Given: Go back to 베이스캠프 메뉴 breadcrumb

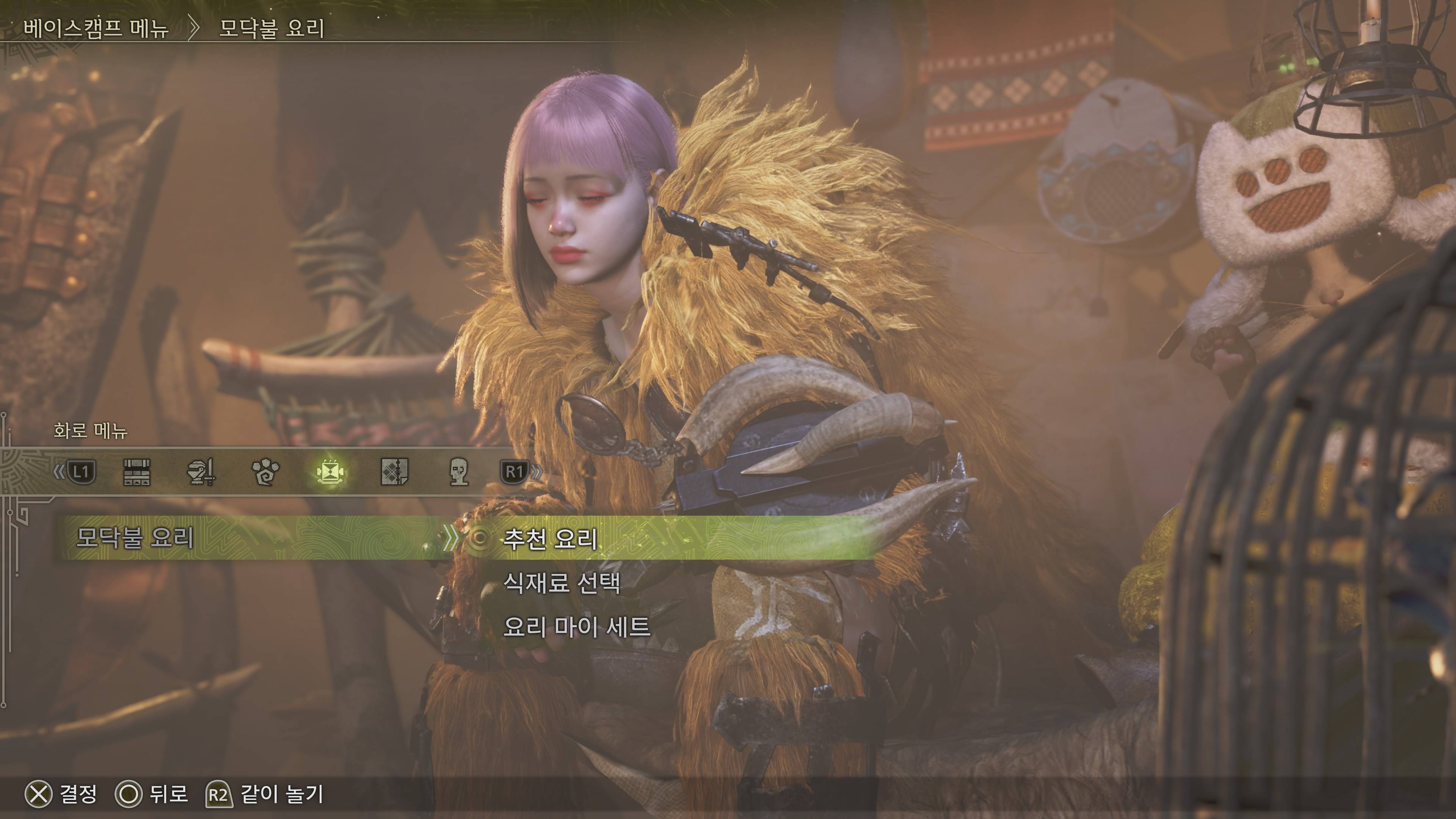Looking at the screenshot, I should (96, 28).
